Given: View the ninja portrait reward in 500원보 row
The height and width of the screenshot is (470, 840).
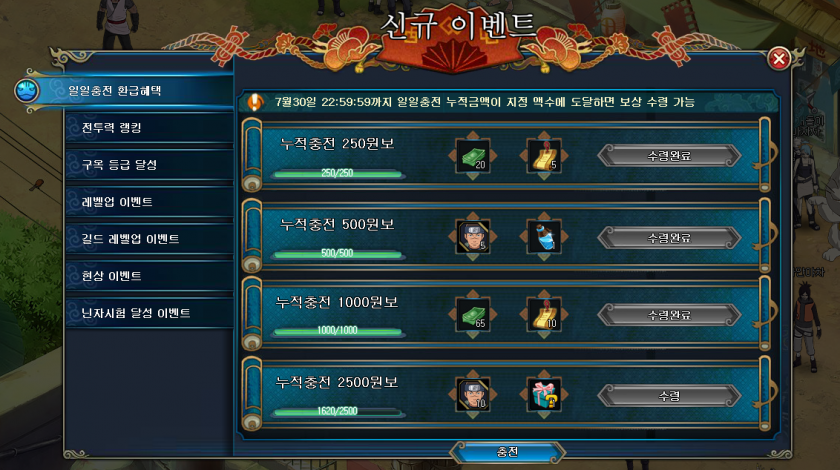Looking at the screenshot, I should pos(472,237).
